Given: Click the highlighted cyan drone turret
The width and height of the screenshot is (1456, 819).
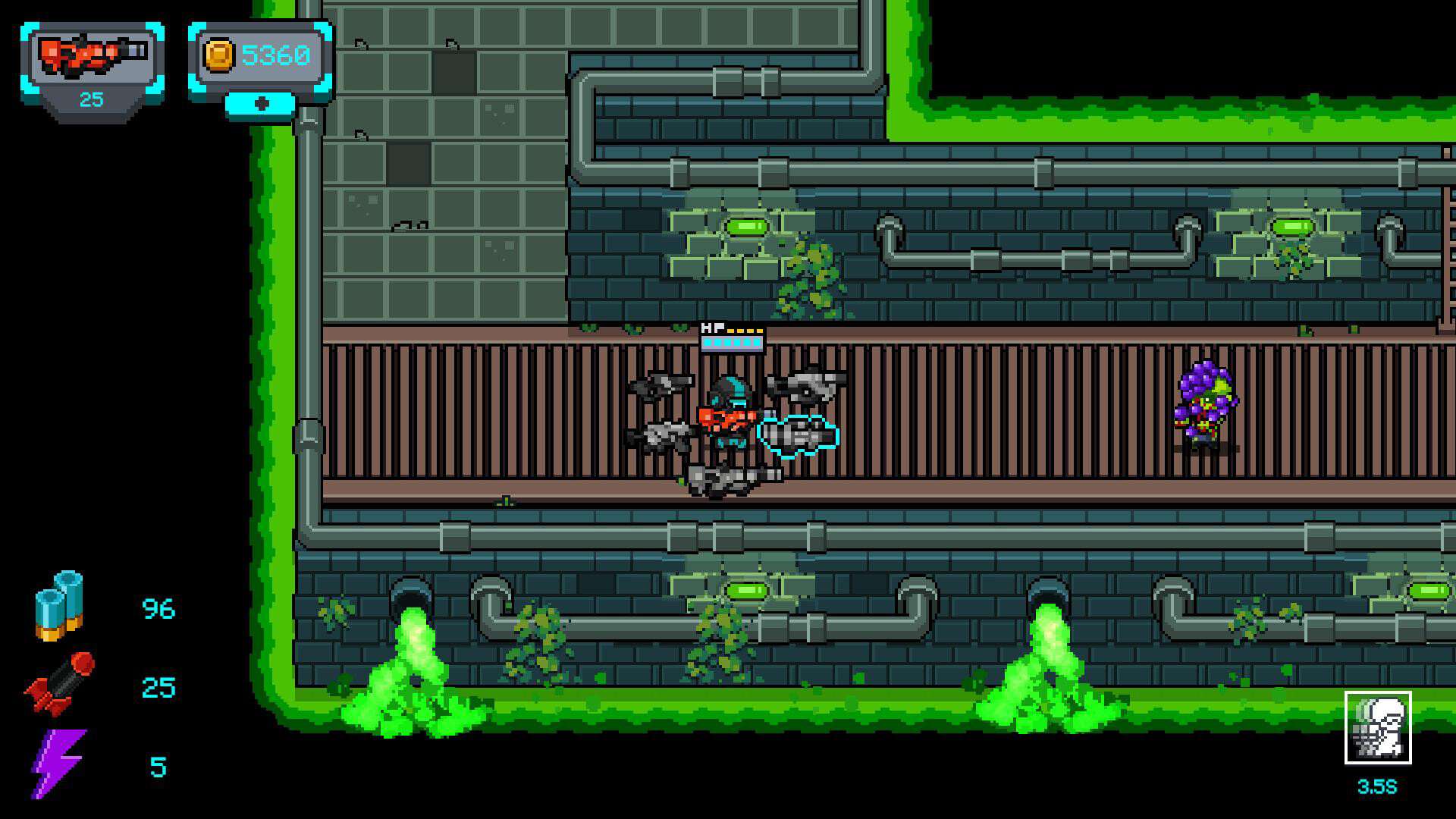Looking at the screenshot, I should 796,434.
